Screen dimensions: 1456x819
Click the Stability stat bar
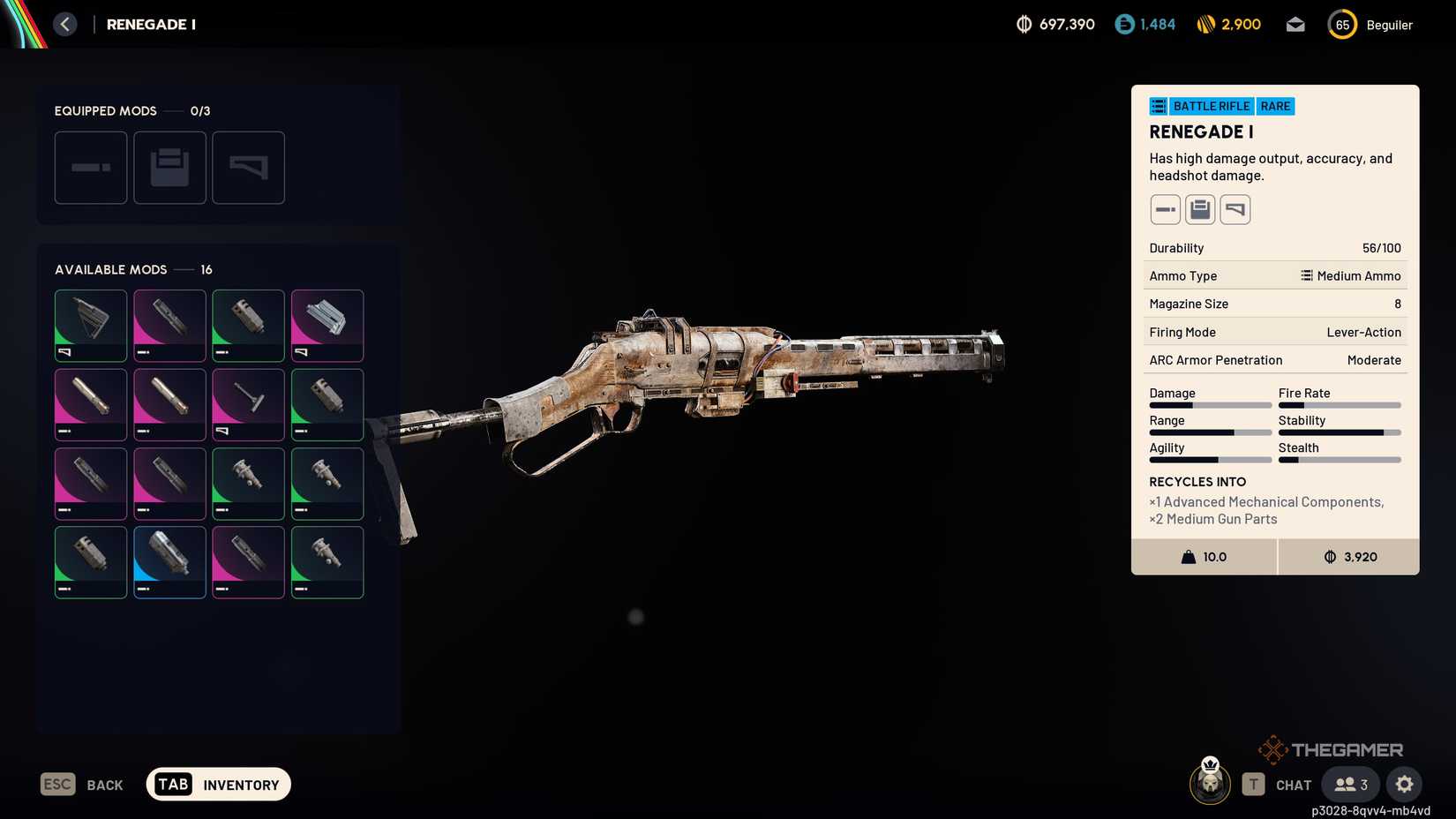(x=1340, y=432)
